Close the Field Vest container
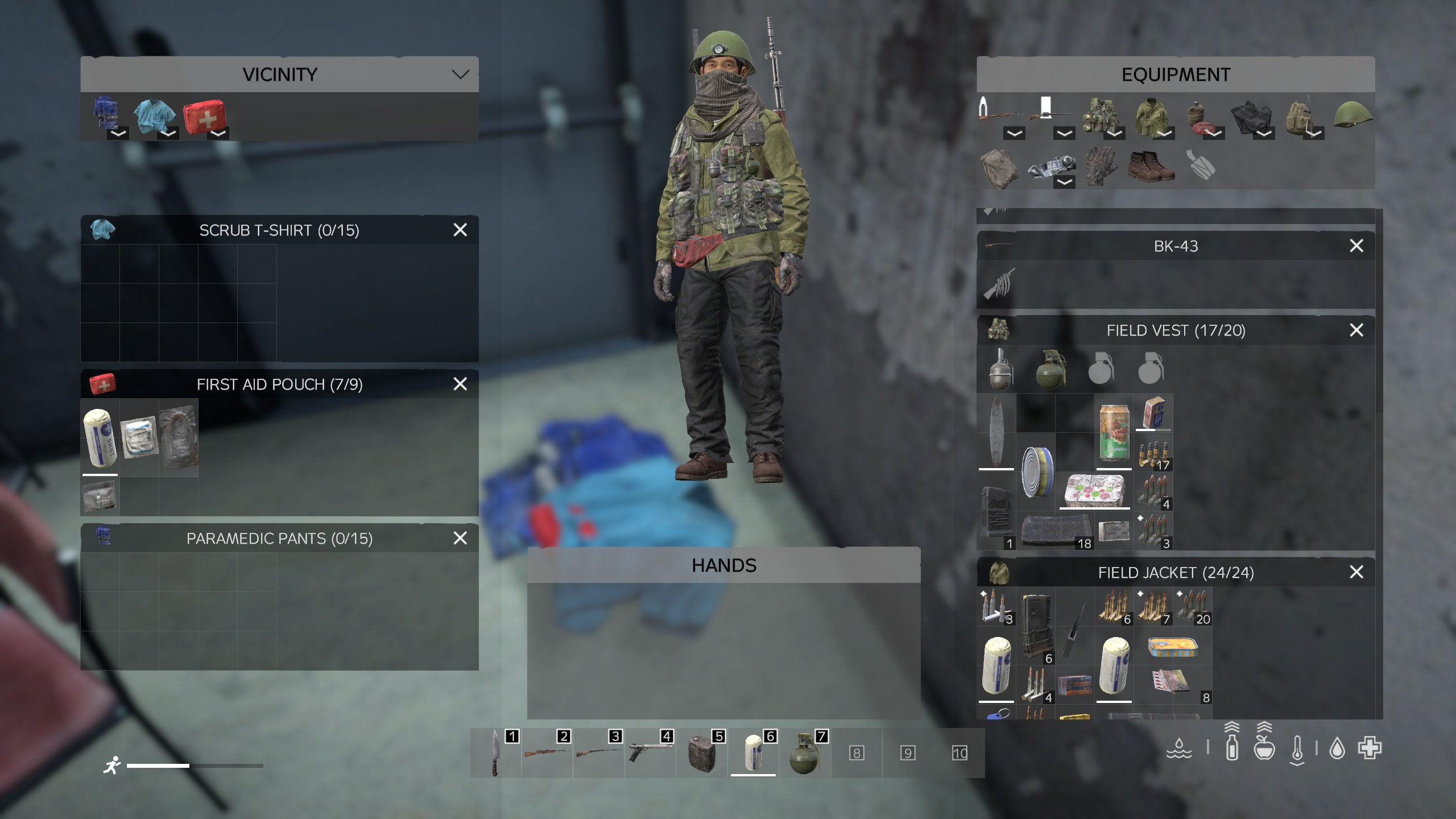 (1356, 330)
